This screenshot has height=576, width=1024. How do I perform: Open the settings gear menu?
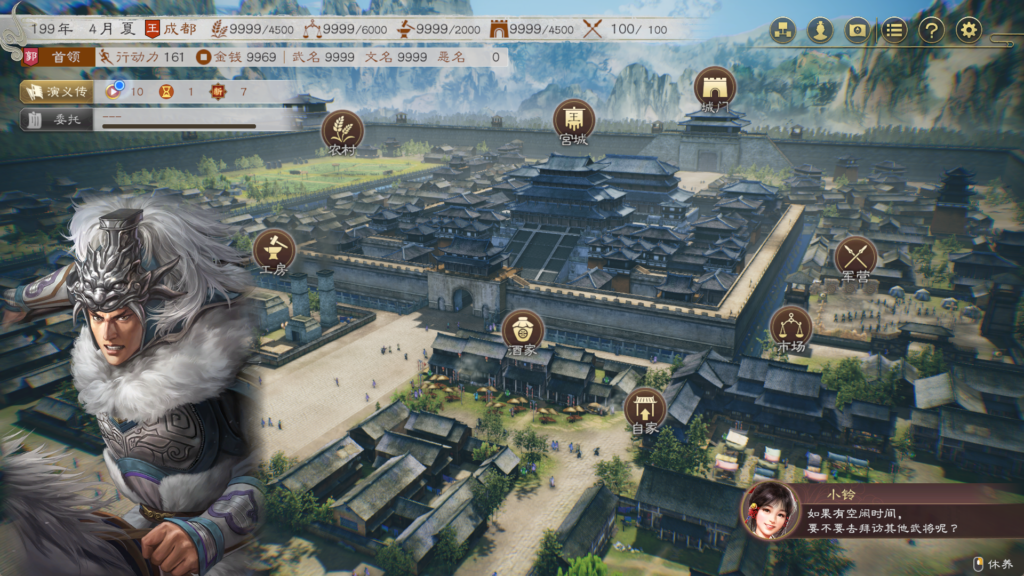point(968,30)
